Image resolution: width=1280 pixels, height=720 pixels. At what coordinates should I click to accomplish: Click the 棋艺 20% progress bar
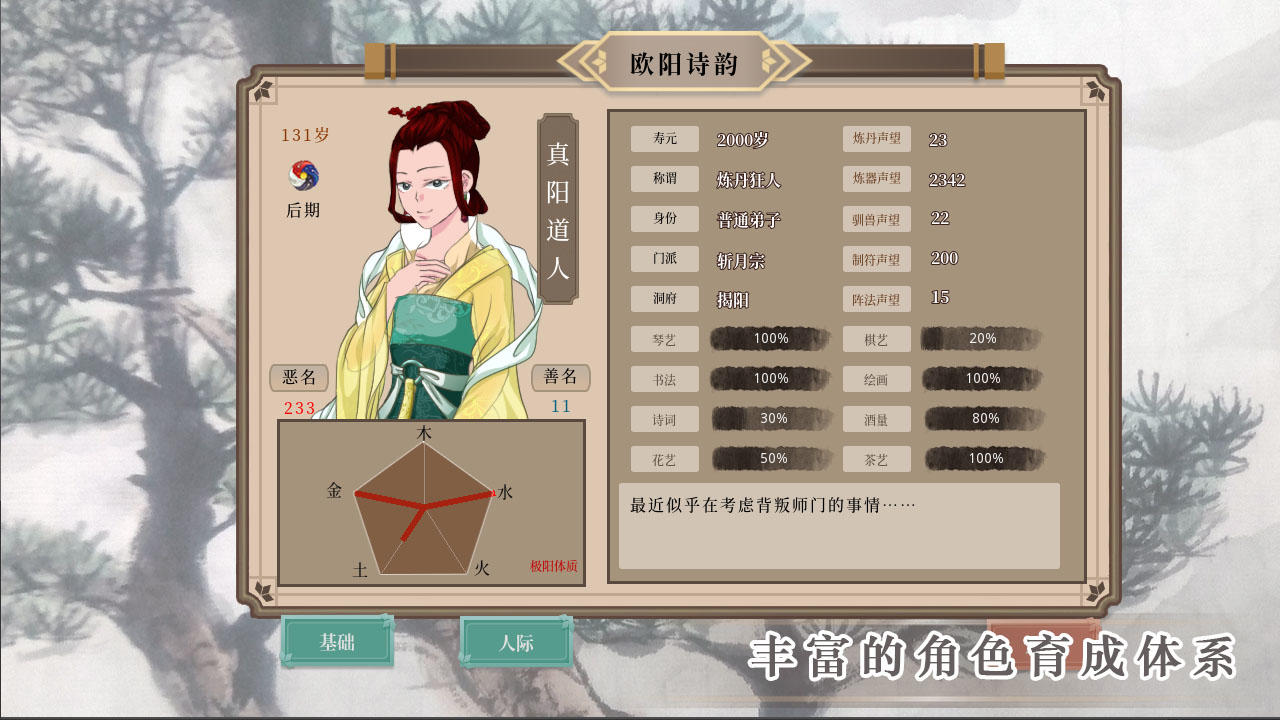point(983,339)
